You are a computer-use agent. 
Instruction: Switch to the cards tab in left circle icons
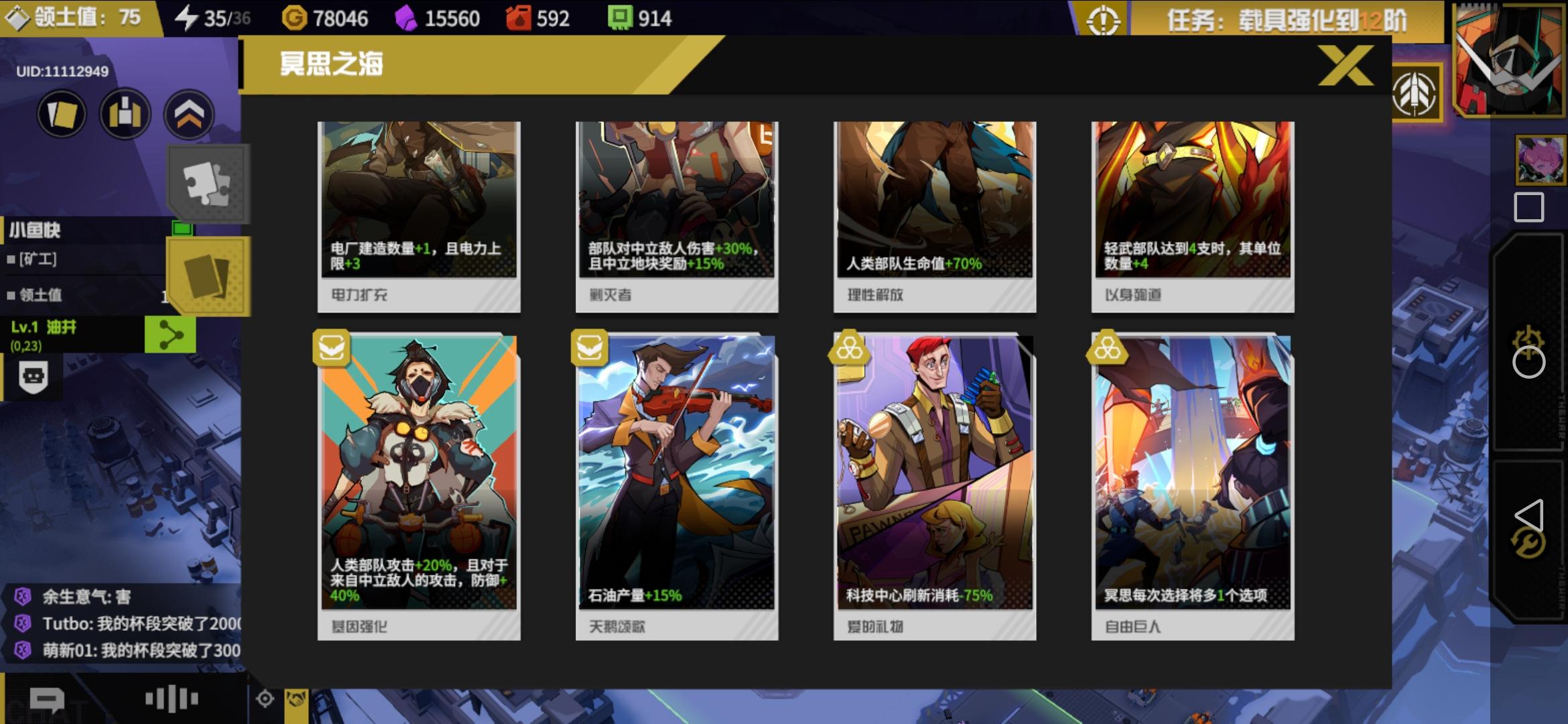[60, 114]
